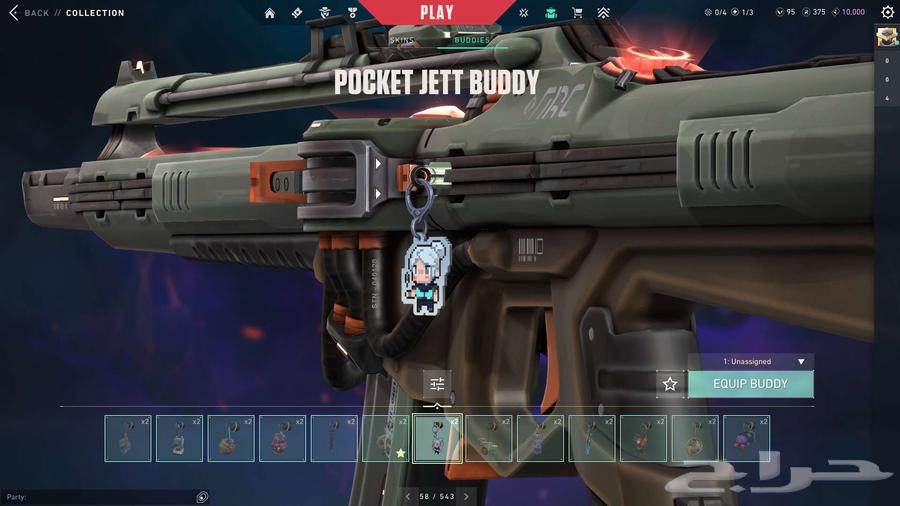Open the buddy filter sliders button
The image size is (900, 506).
(437, 384)
